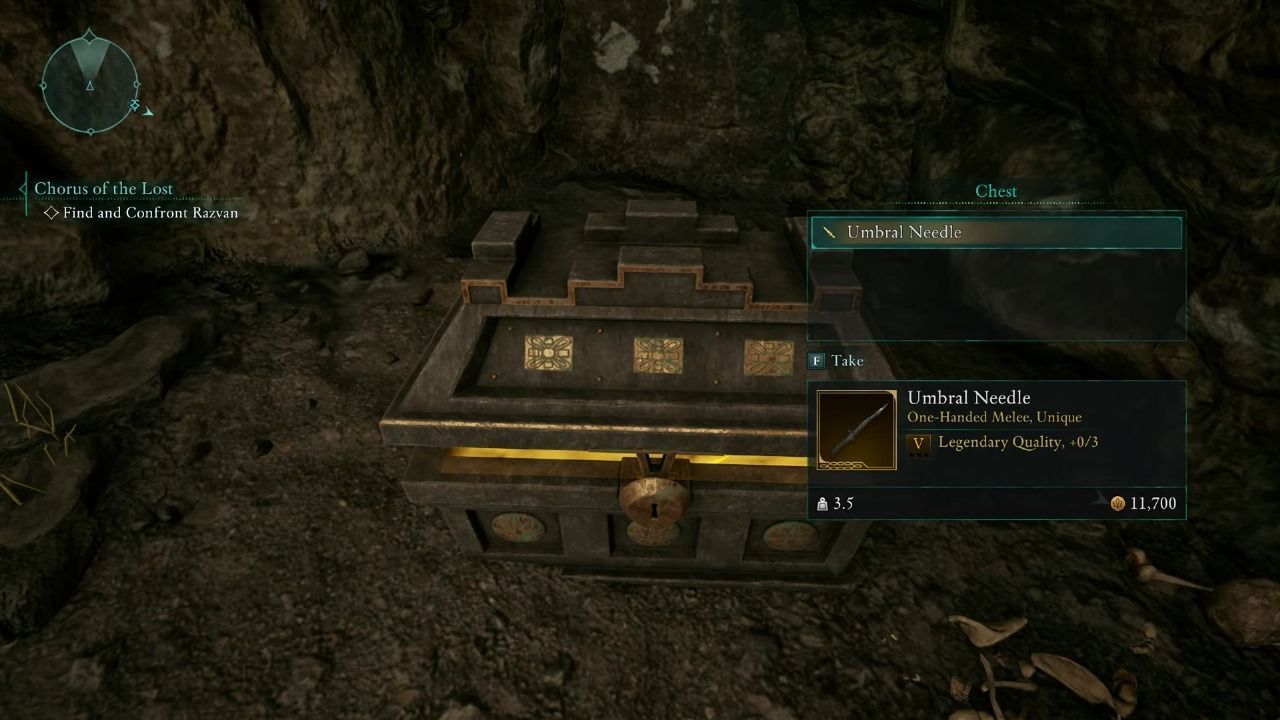This screenshot has height=720, width=1280.
Task: Click an upgrade pip under the quality badge
Action: tap(919, 455)
